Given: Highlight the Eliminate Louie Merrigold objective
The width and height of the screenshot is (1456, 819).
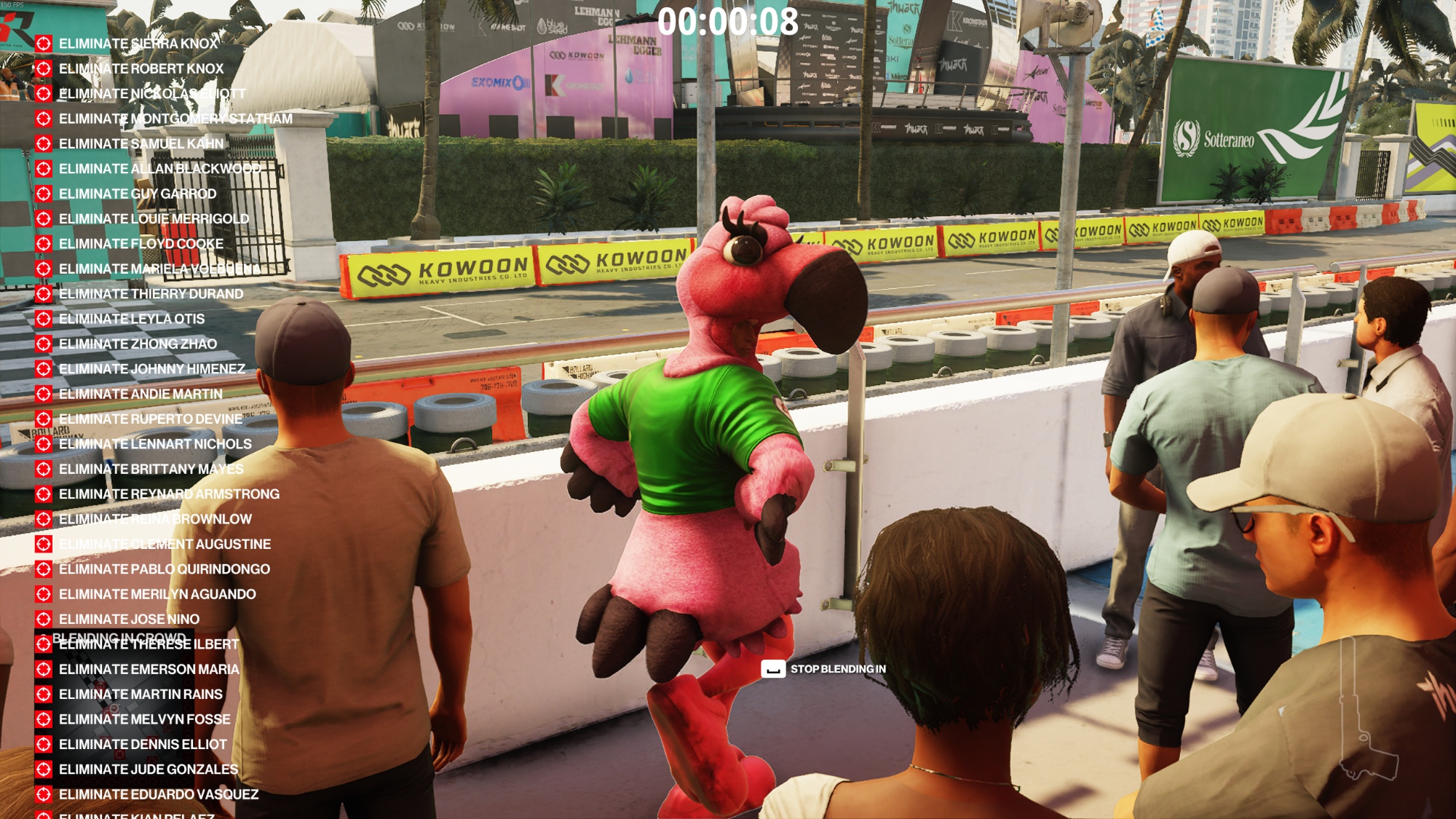Looking at the screenshot, I should coord(154,219).
